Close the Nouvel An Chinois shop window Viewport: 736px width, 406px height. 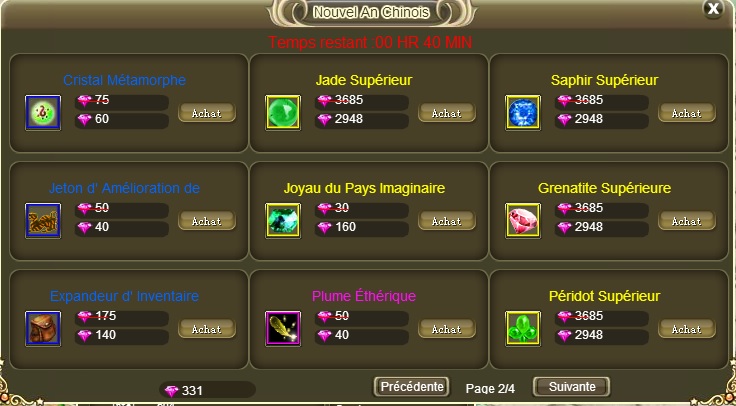(712, 9)
